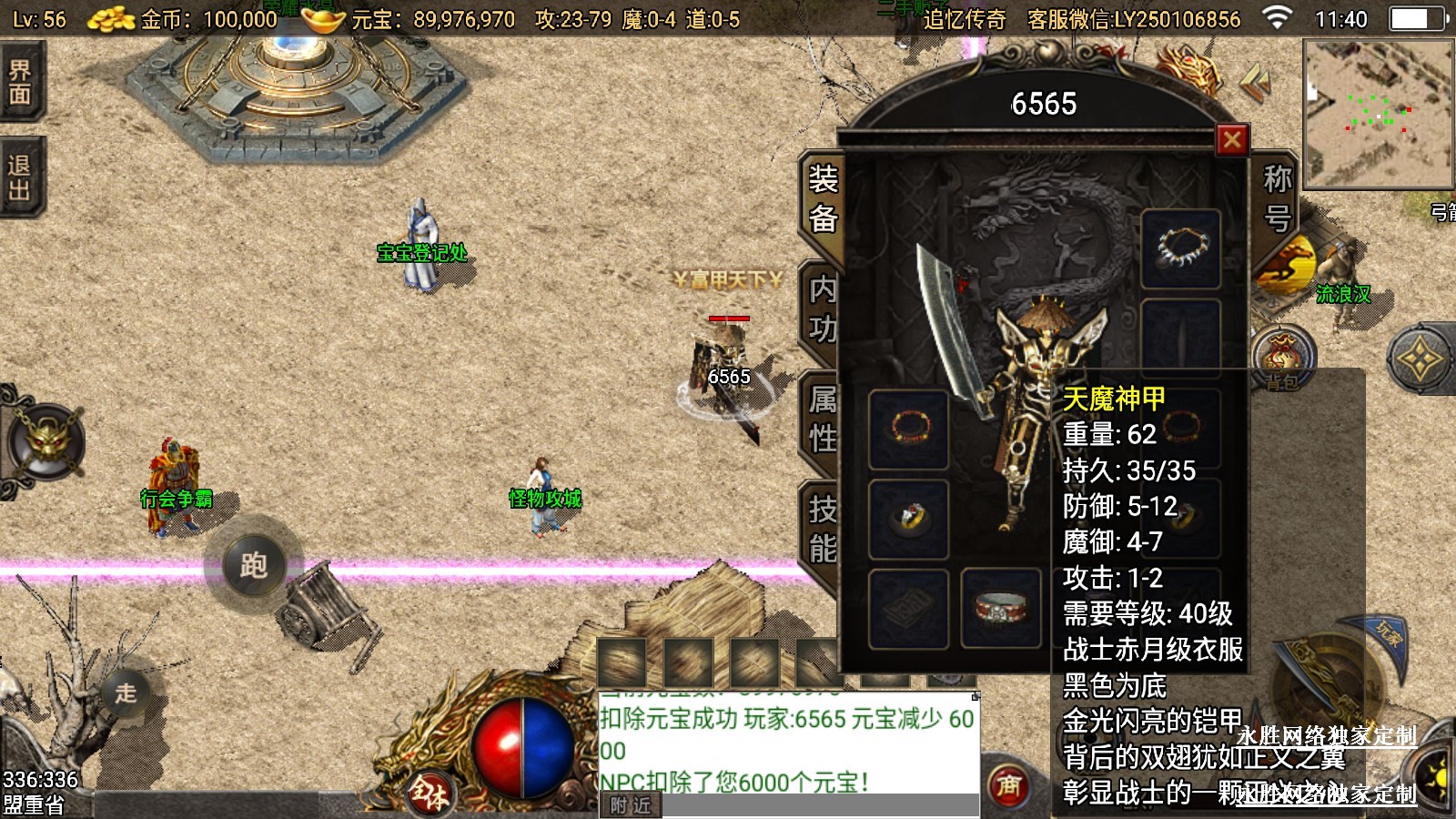This screenshot has height=819, width=1456.
Task: Select the ring slot with red gem
Action: (909, 518)
